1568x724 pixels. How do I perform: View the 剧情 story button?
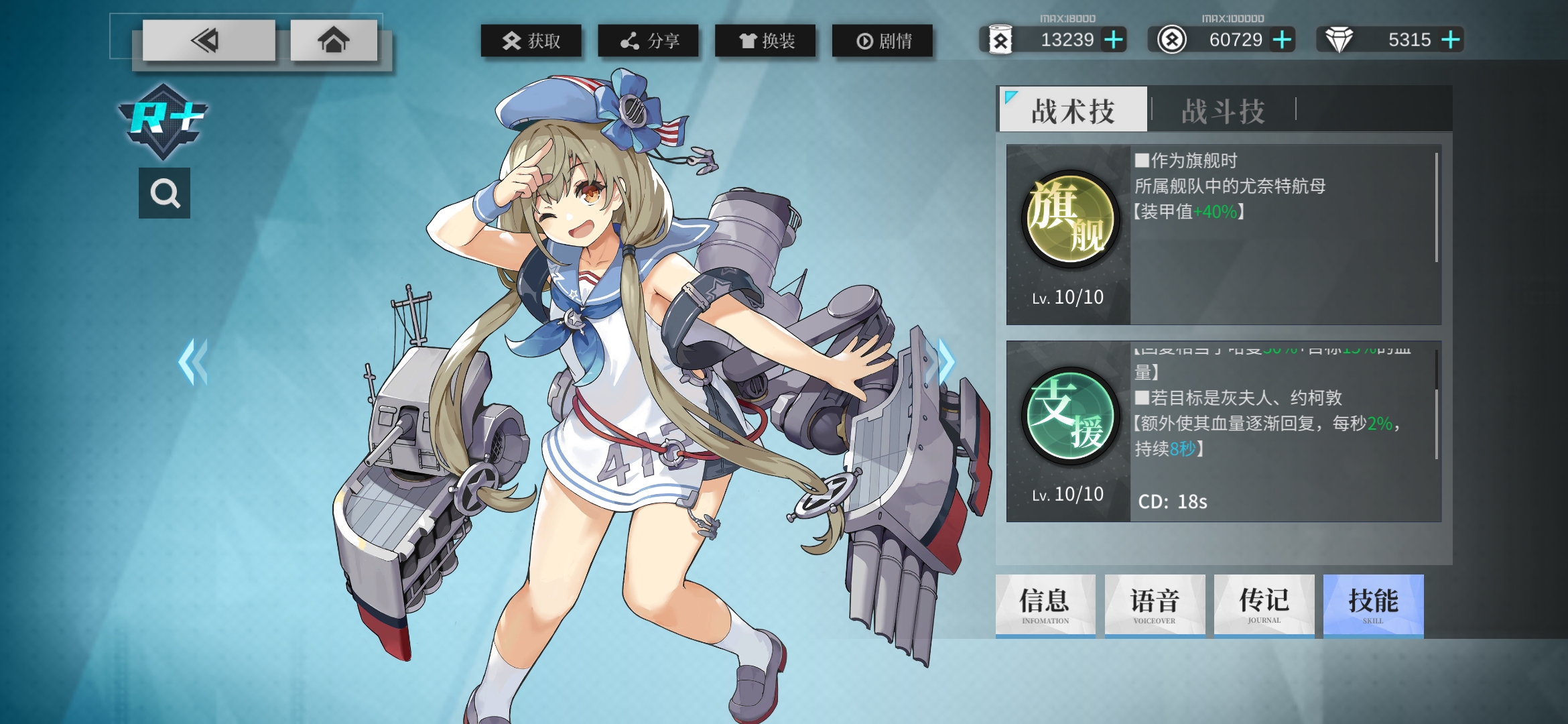tap(883, 41)
